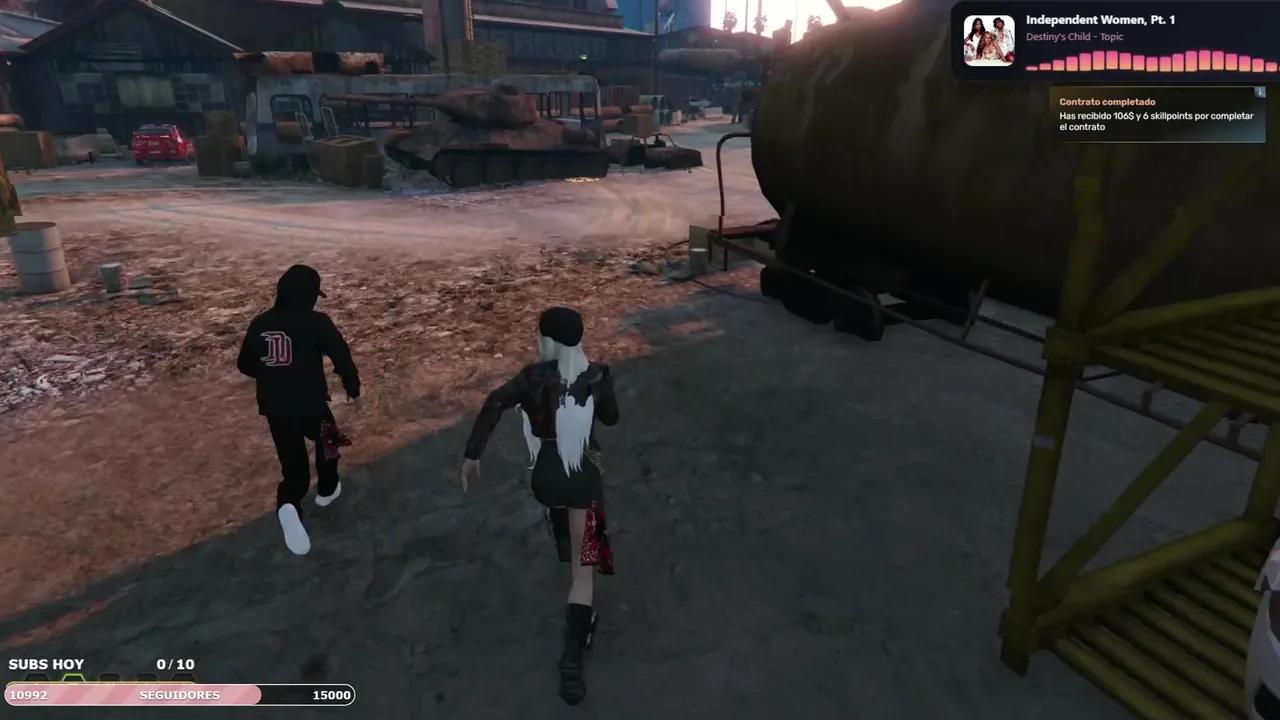Viewport: 1280px width, 720px height.
Task: Expand the Contrato completado notification
Action: (x=1155, y=115)
